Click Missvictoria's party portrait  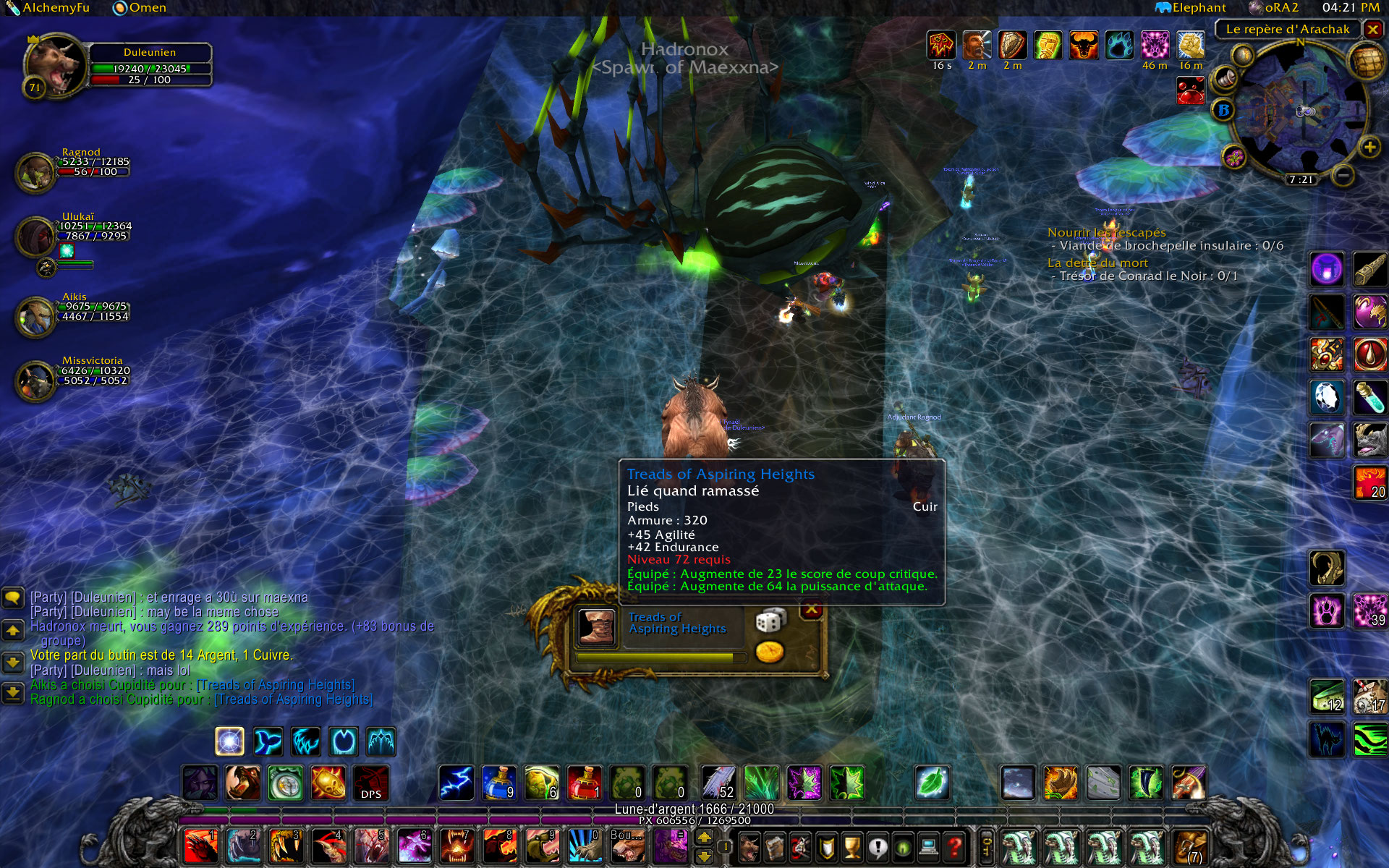(35, 380)
